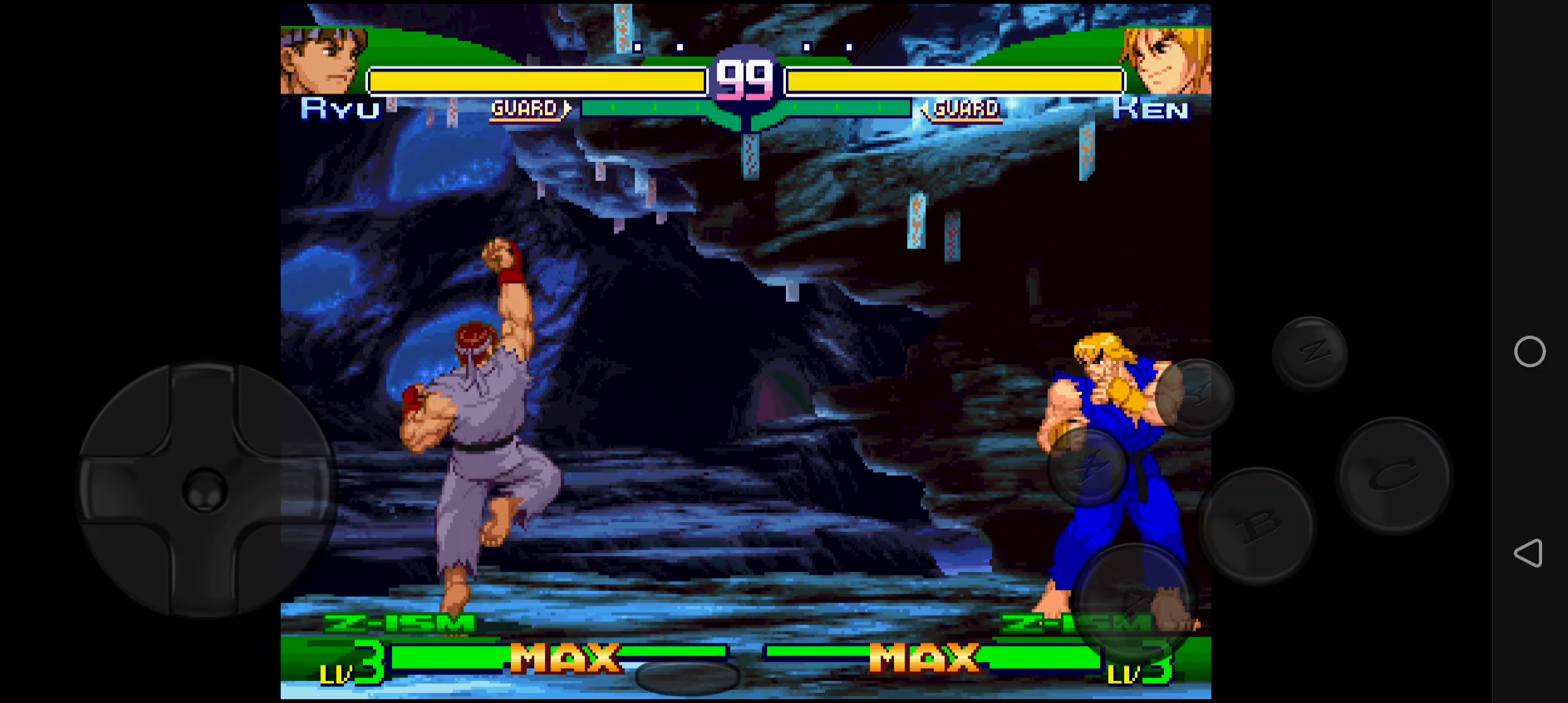Tap the home circle navigation button

point(1529,353)
